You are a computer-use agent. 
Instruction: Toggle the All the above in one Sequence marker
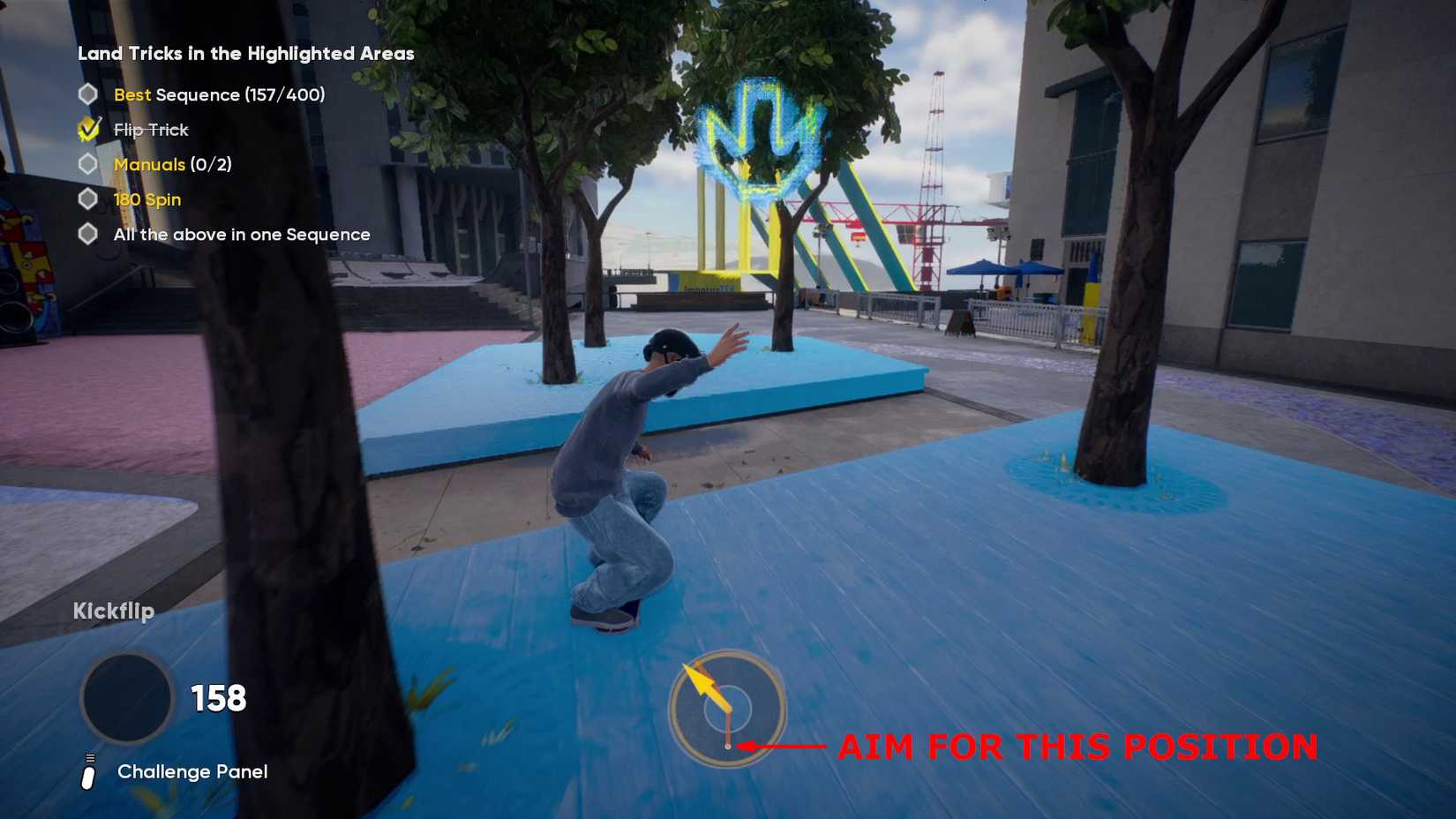tap(86, 234)
